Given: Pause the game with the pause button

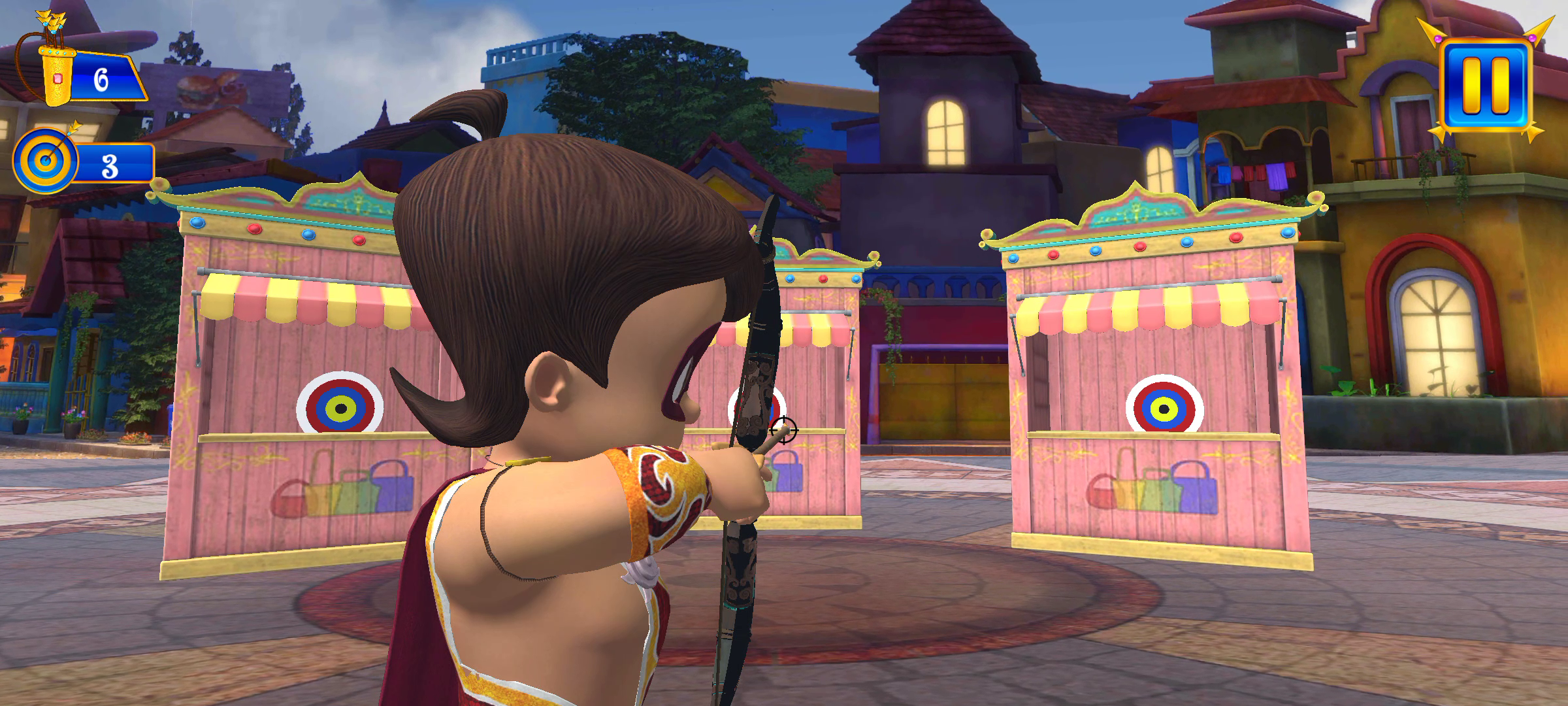Looking at the screenshot, I should pos(1486,85).
